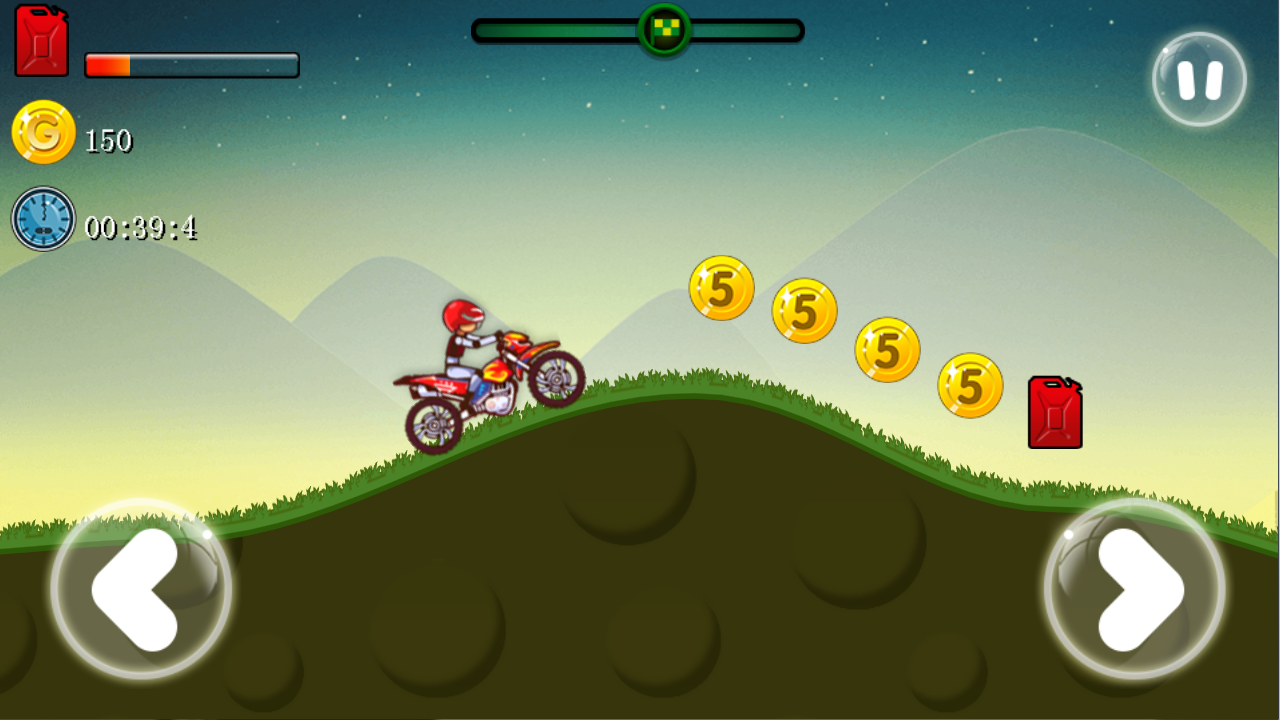1280x720 pixels.
Task: Tap the lowest coin near the fuel can
Action: pos(969,386)
